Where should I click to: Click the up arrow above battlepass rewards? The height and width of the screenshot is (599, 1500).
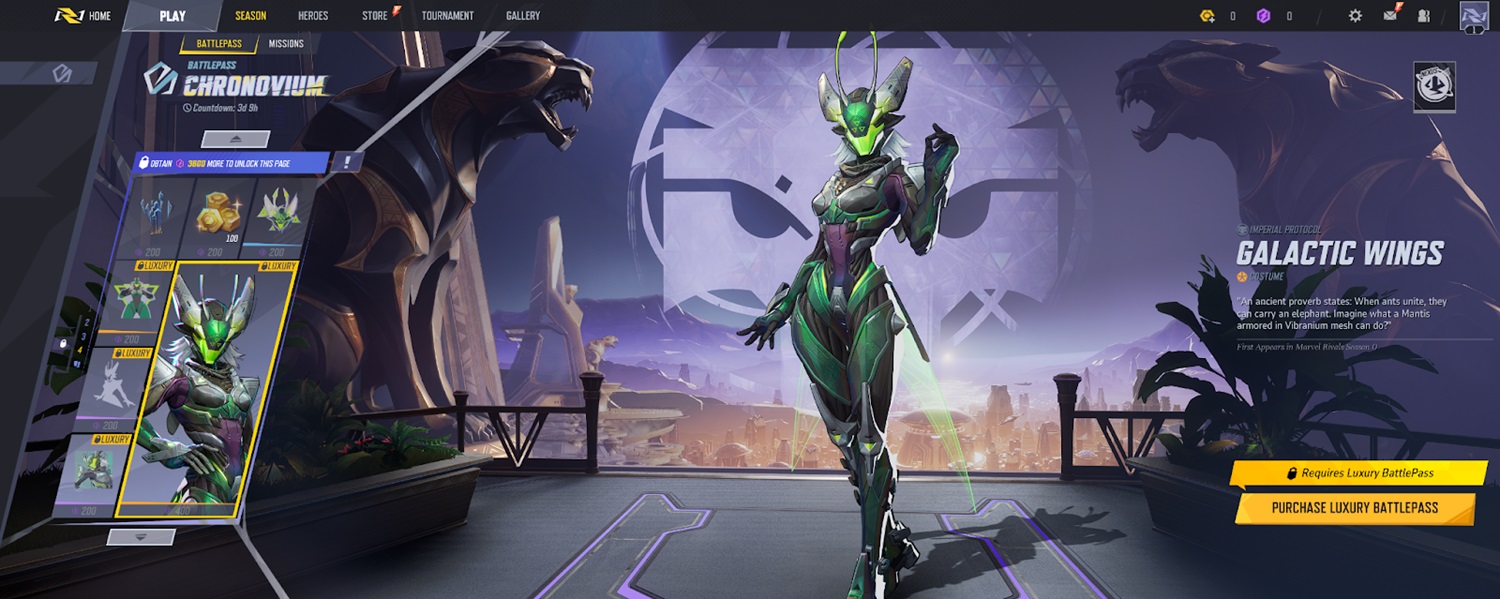236,139
